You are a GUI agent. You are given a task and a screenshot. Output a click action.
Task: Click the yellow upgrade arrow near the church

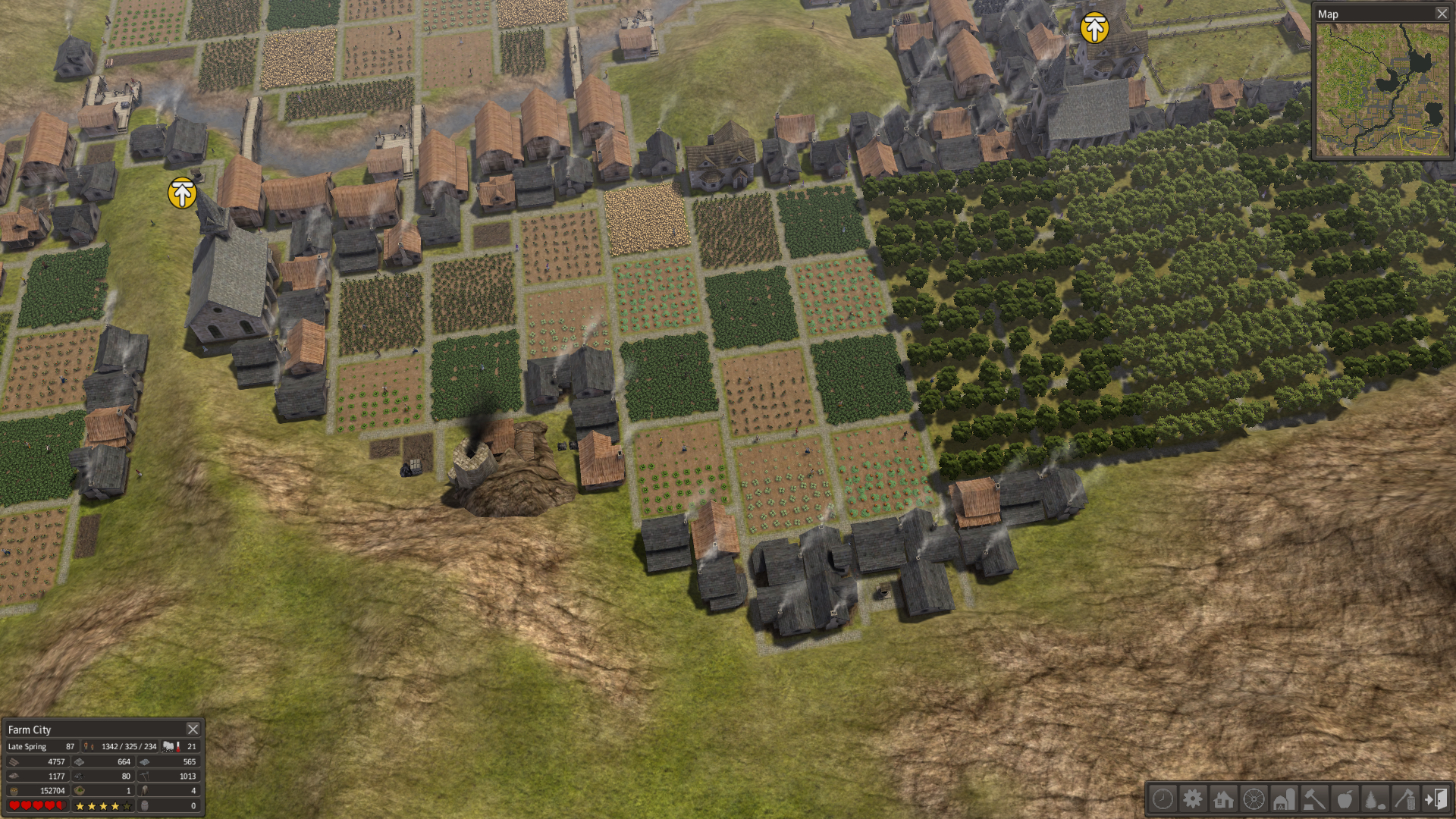coord(182,193)
